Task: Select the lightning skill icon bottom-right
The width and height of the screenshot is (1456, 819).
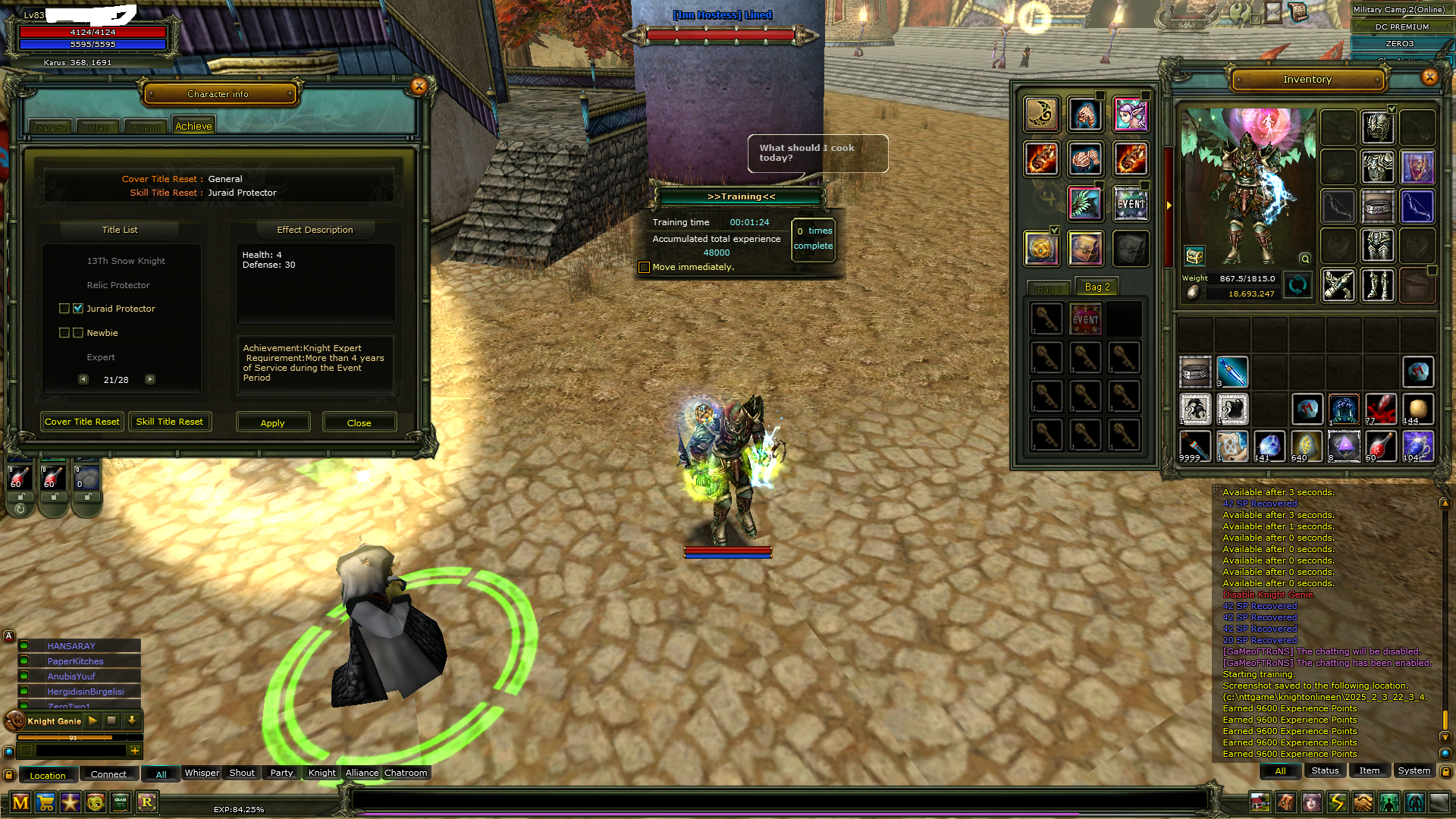Action: [1338, 801]
